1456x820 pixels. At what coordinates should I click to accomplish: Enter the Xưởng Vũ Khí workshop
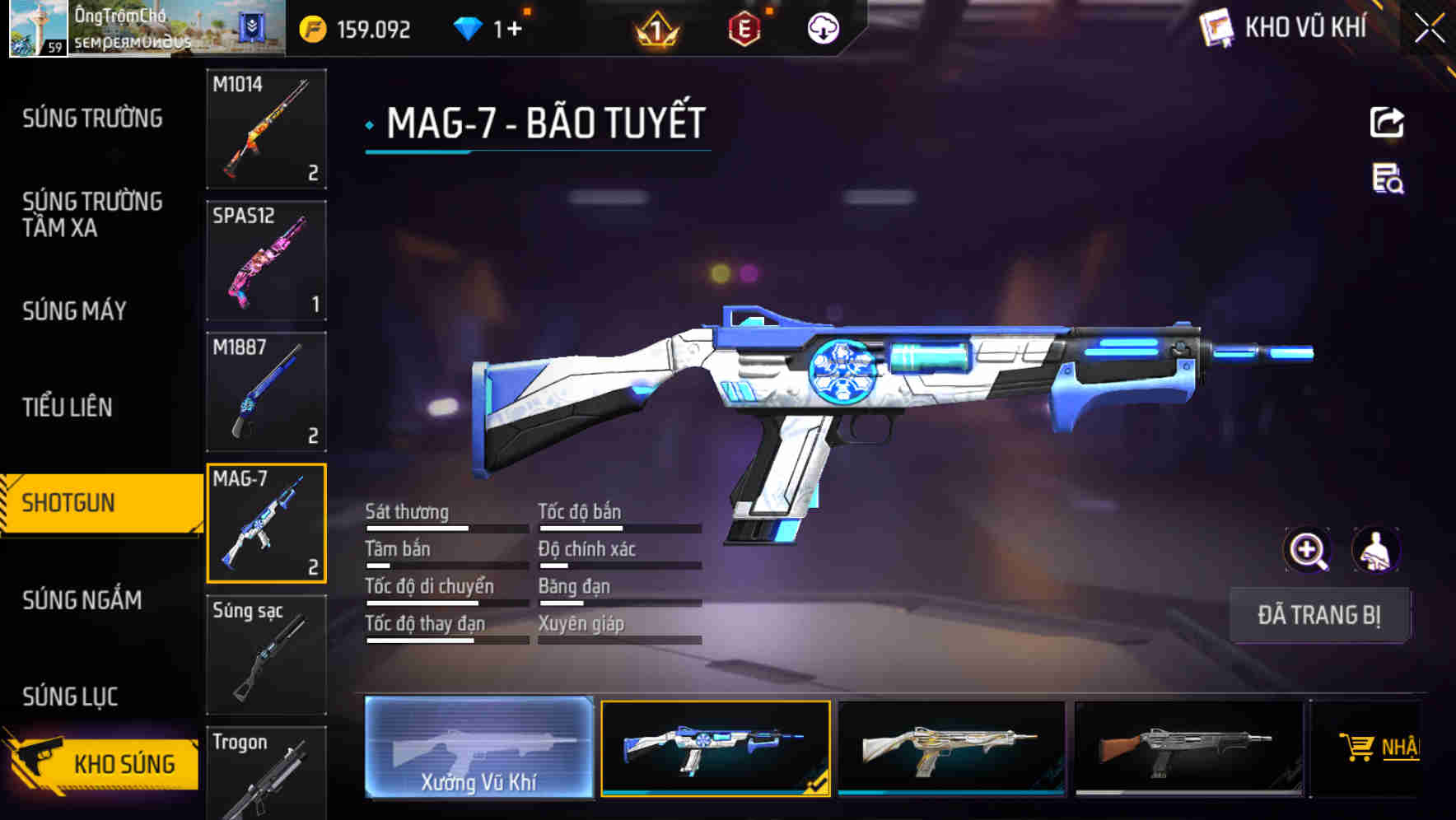coord(478,749)
